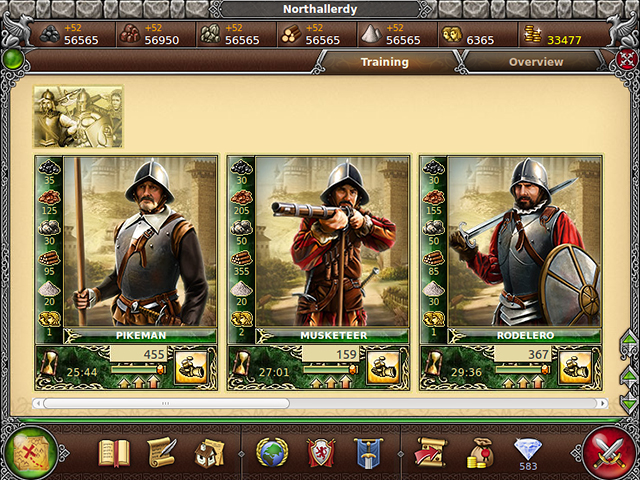This screenshot has width=640, height=480.
Task: Click the crossed swords battle button
Action: click(609, 452)
